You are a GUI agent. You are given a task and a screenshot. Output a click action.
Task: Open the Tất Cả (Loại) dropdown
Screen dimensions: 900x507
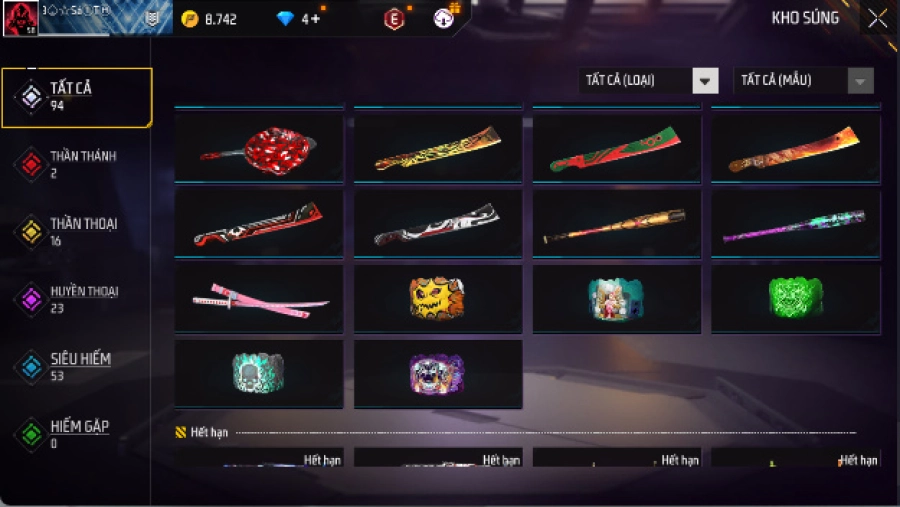point(648,81)
